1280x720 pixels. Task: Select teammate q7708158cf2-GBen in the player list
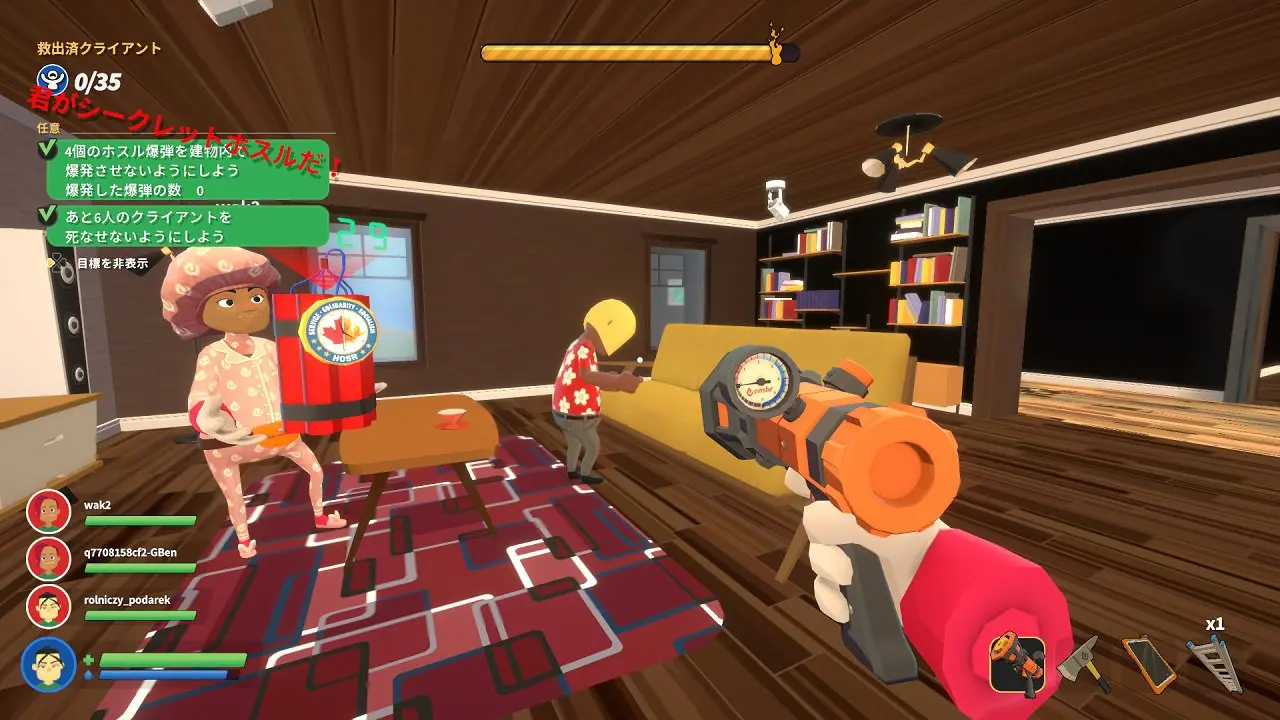point(48,559)
